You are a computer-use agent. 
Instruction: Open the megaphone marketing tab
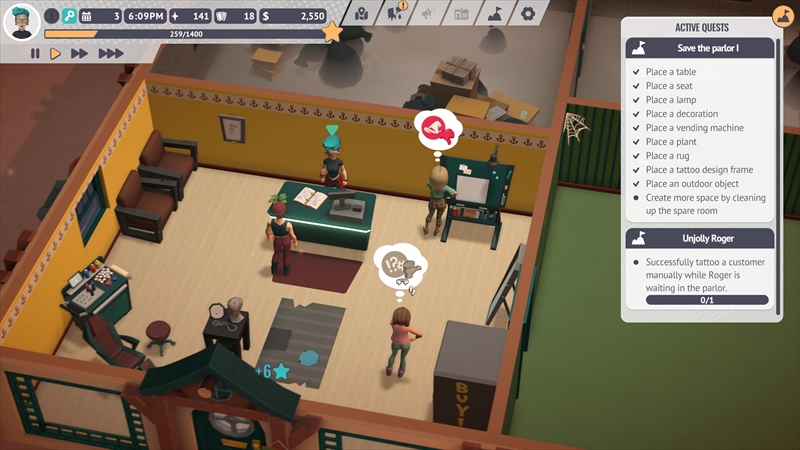[428, 13]
